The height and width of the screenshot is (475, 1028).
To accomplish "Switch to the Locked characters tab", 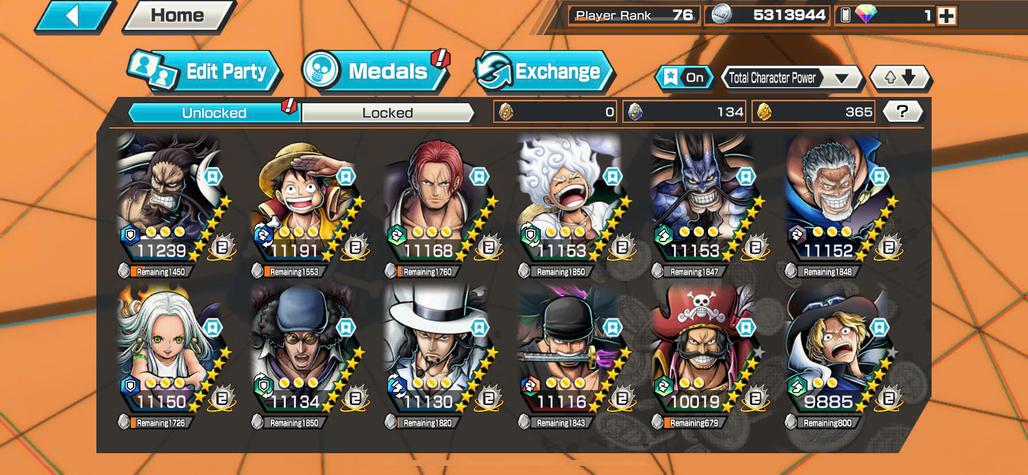I will [387, 113].
